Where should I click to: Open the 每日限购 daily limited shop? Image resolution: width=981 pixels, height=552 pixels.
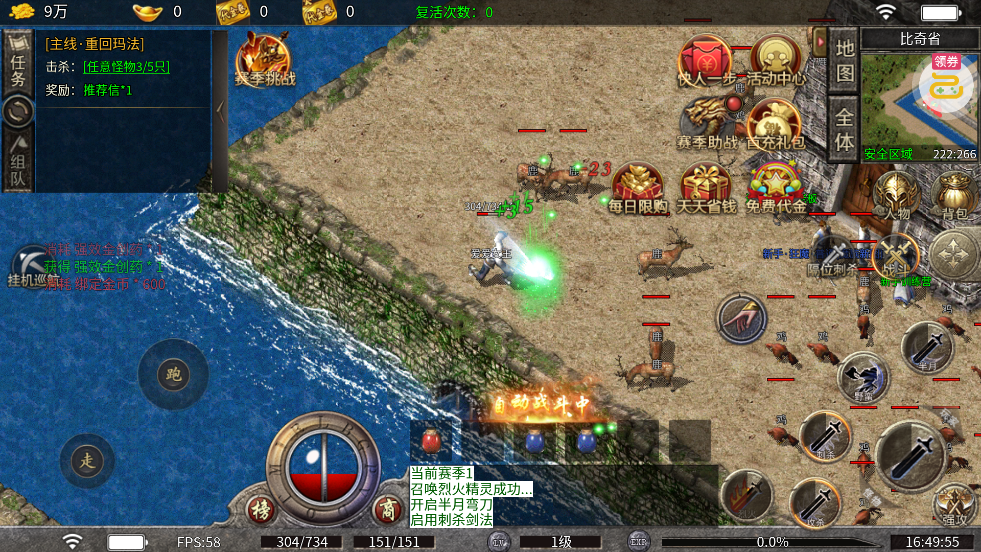(638, 188)
